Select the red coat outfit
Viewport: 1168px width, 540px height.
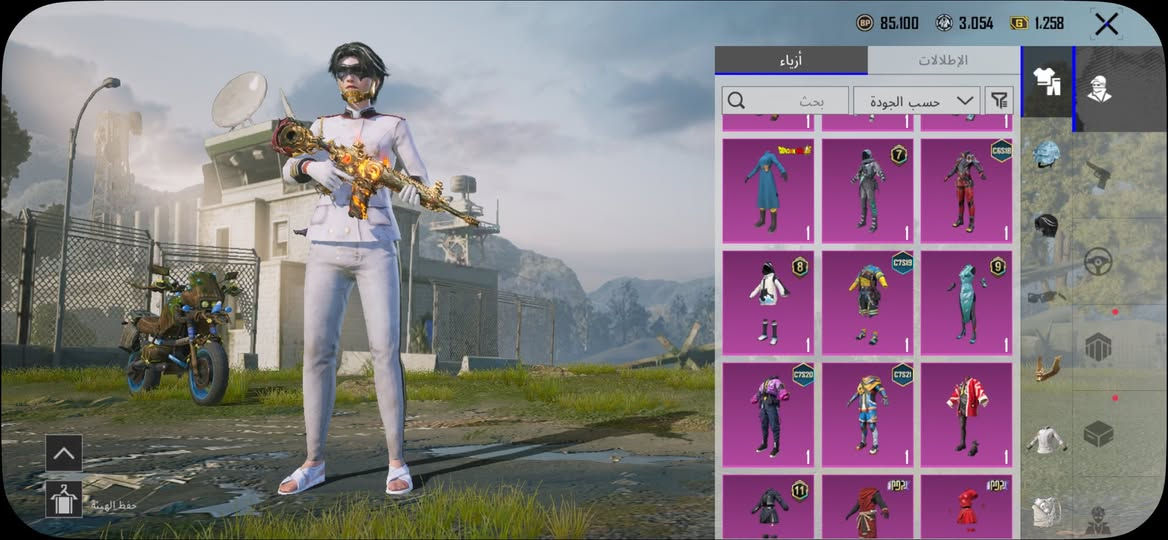966,414
